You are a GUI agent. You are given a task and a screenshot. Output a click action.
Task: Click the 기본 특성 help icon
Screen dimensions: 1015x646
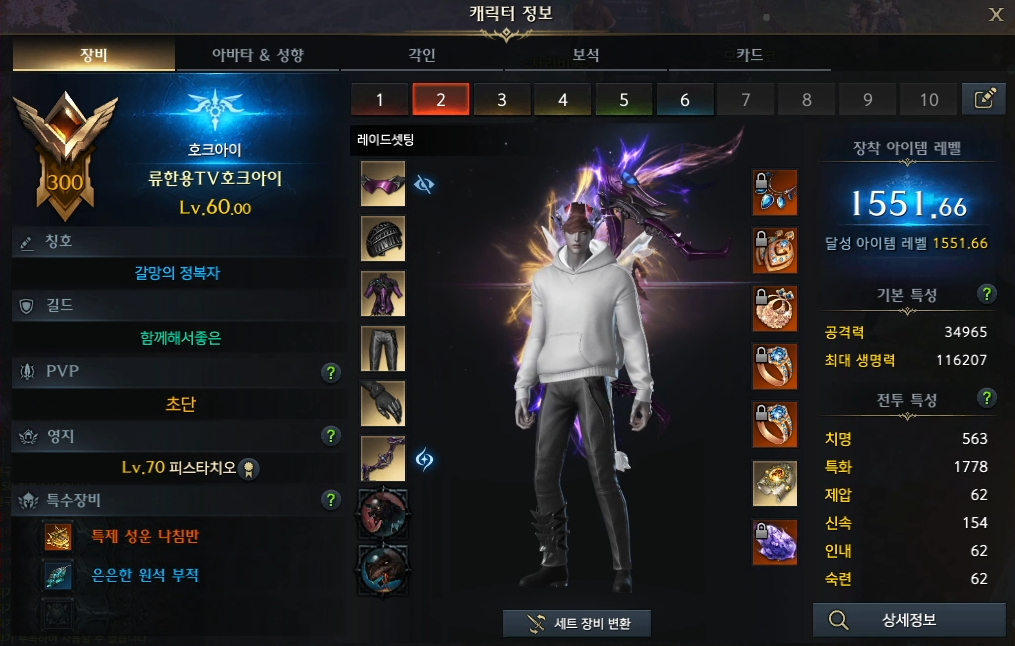tap(987, 294)
